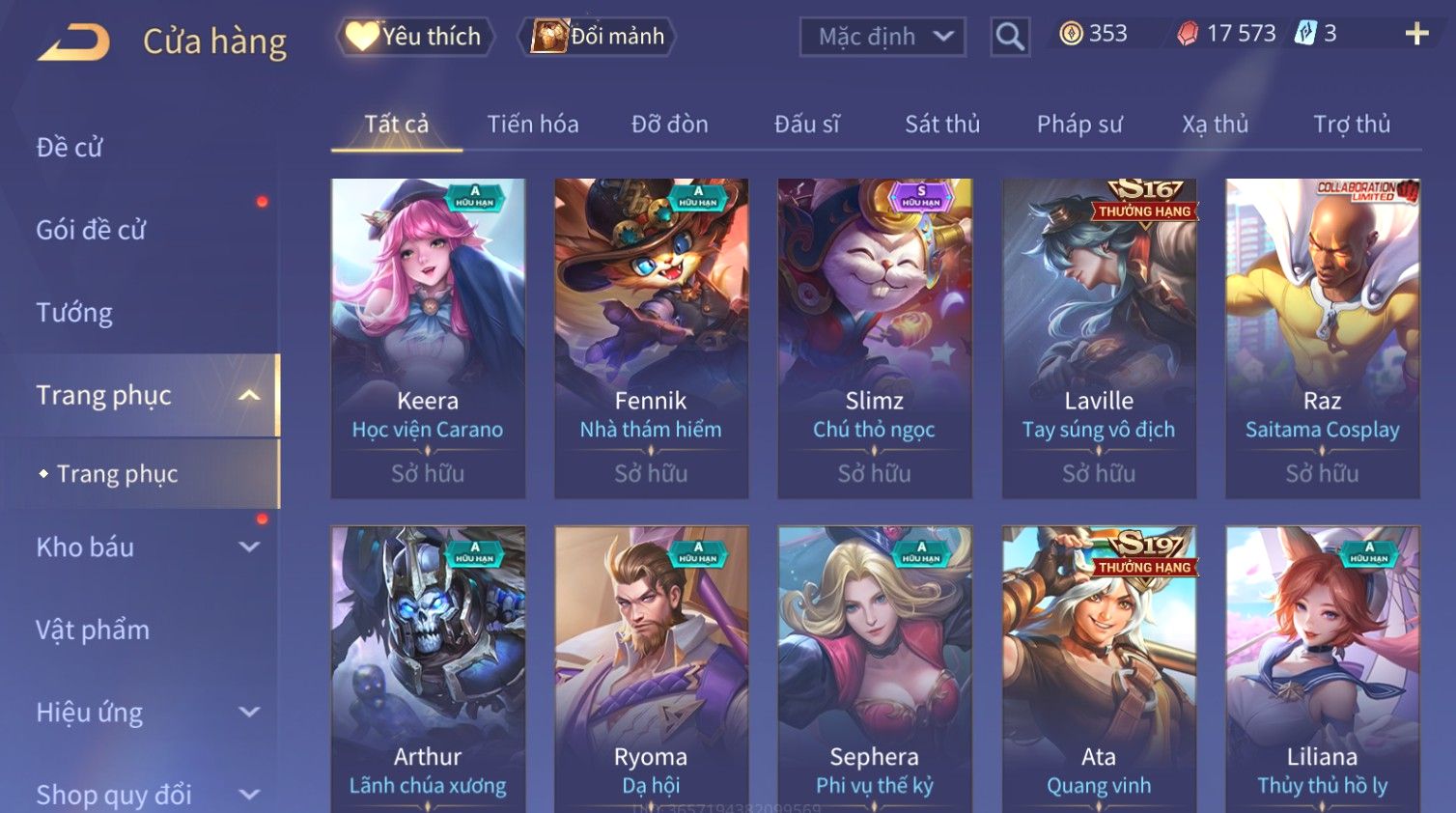The image size is (1456, 813).
Task: Expand the Kho báu menu
Action: click(x=145, y=547)
